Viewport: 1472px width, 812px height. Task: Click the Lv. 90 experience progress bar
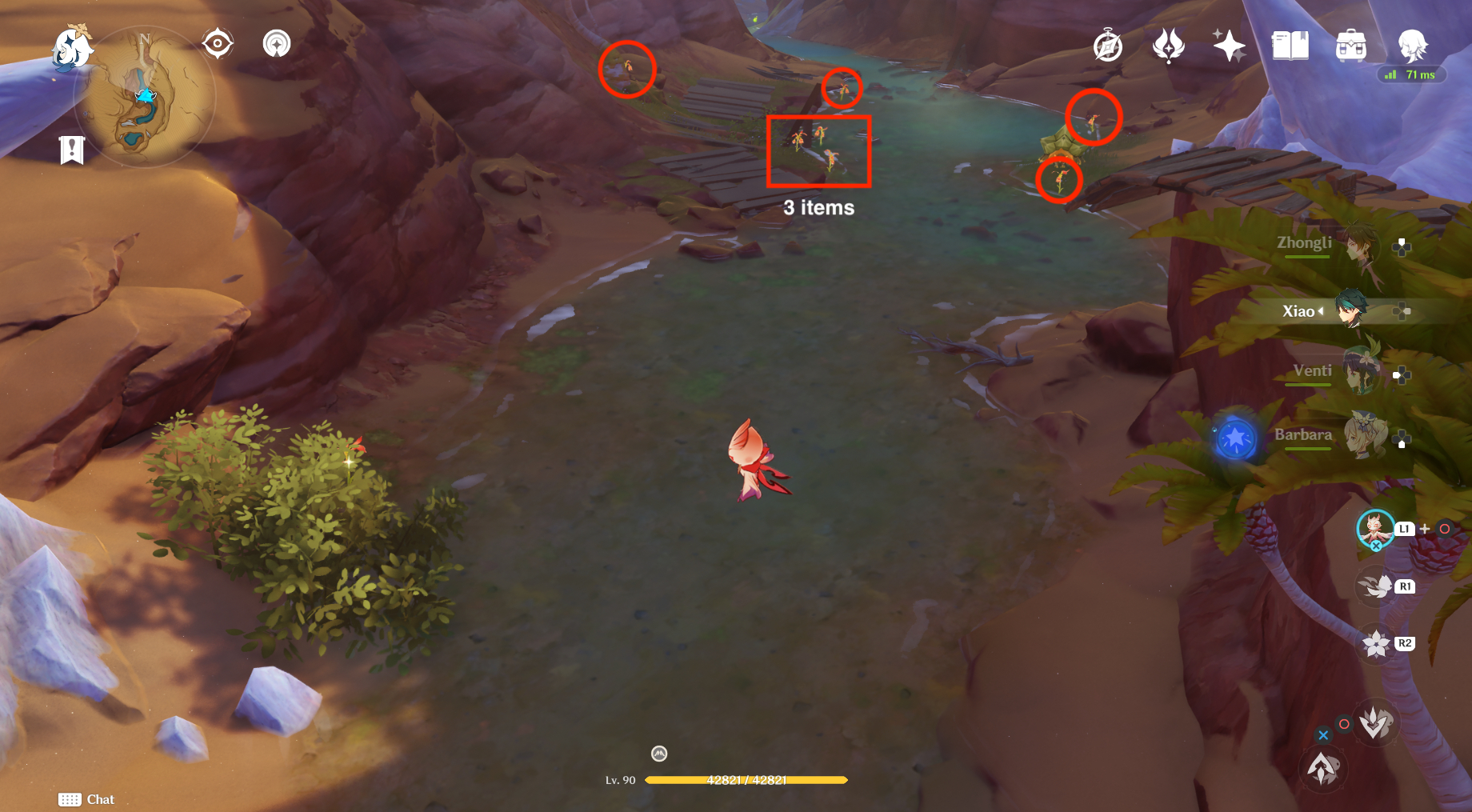[x=746, y=780]
